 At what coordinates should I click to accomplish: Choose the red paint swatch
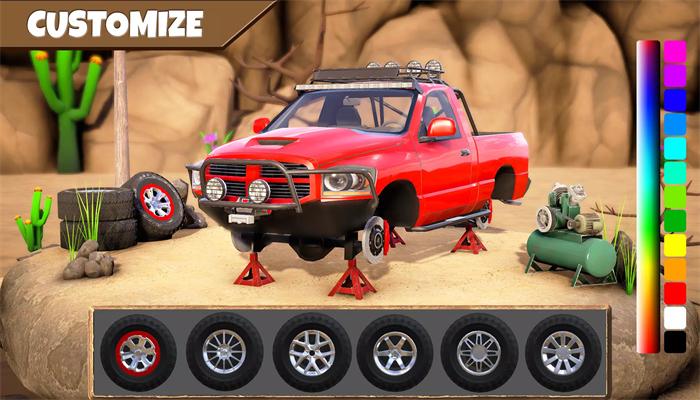coord(675,293)
